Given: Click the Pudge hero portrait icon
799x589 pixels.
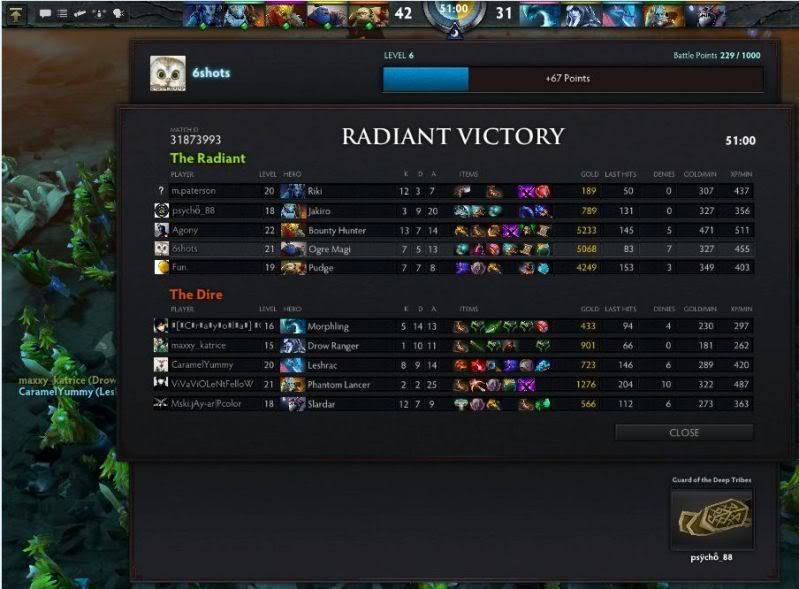Looking at the screenshot, I should coord(293,268).
